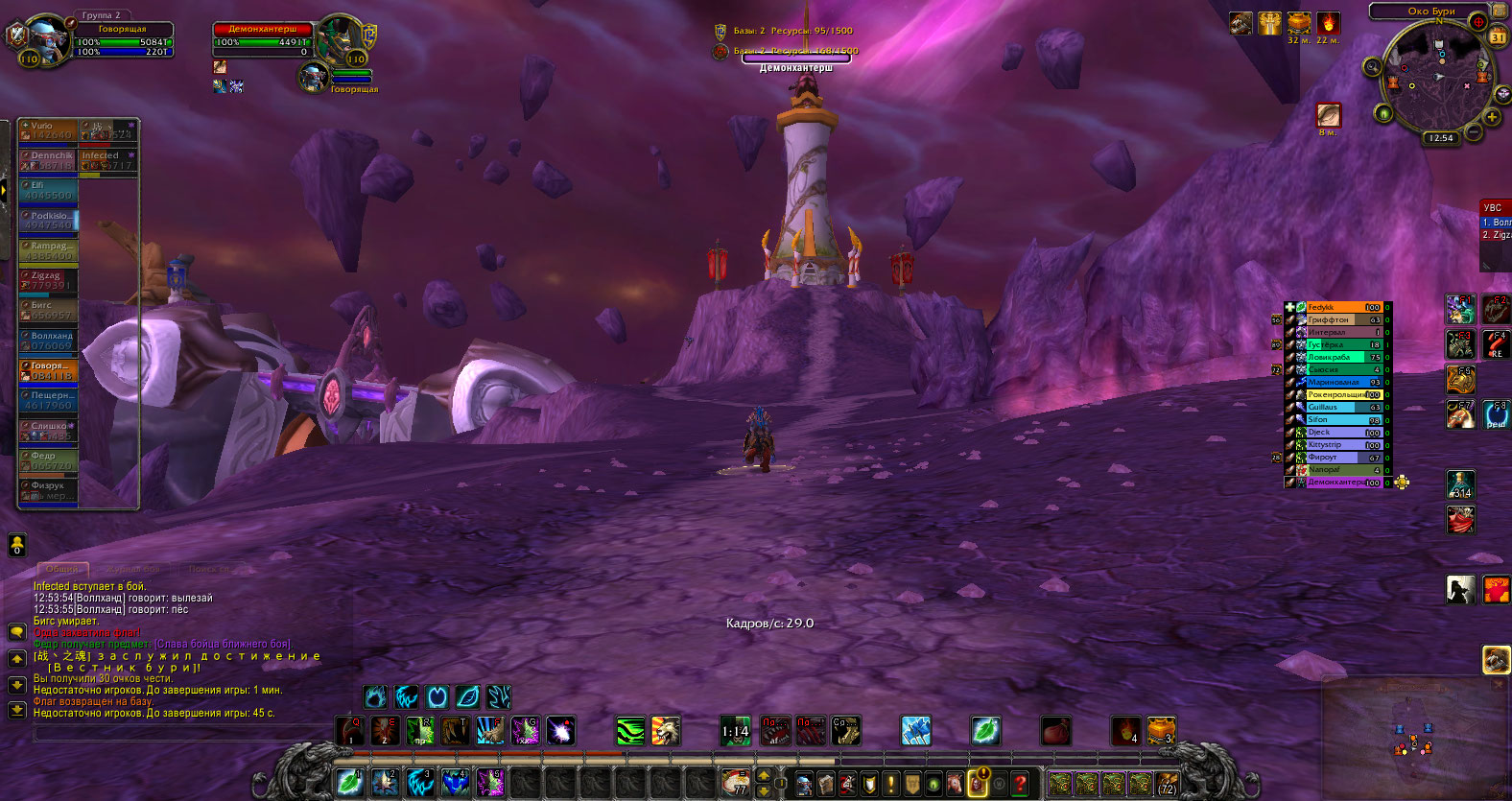Image resolution: width=1512 pixels, height=801 pixels.
Task: Zoom in the minimap with plus button
Action: (1493, 117)
